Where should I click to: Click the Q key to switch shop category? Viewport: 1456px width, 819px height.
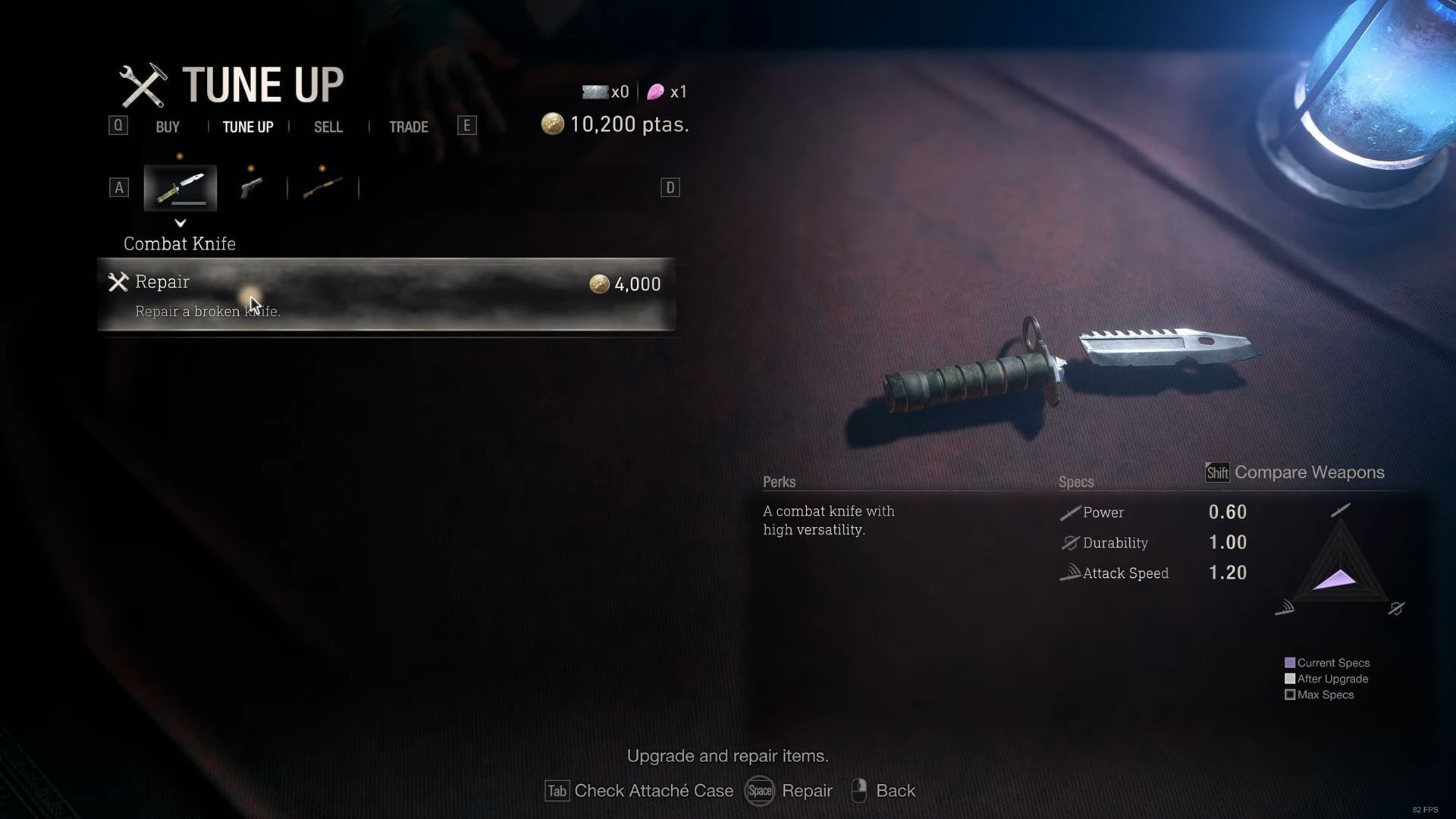[x=118, y=125]
